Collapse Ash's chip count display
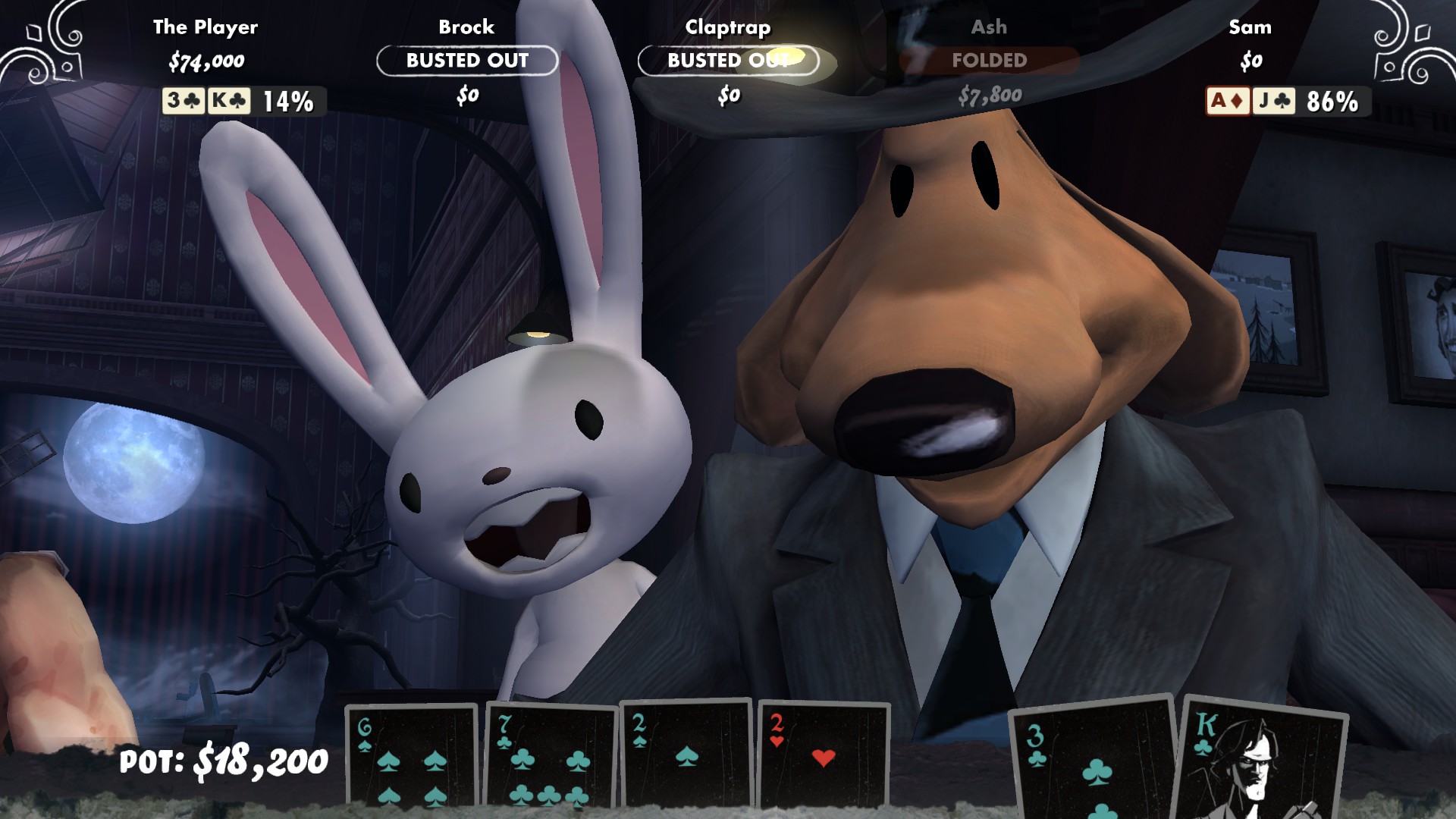This screenshot has height=819, width=1456. 990,96
